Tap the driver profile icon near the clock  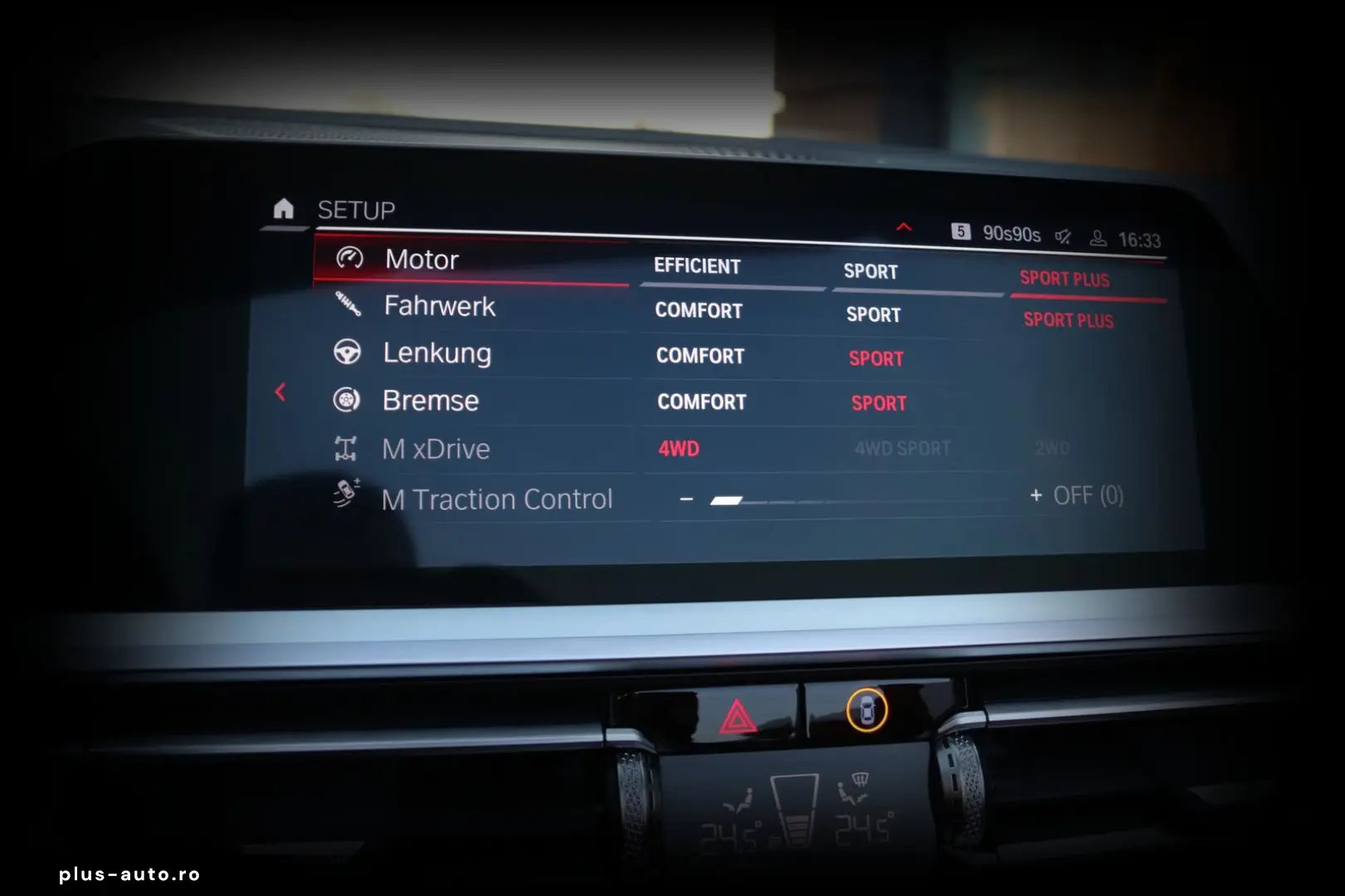click(1097, 238)
